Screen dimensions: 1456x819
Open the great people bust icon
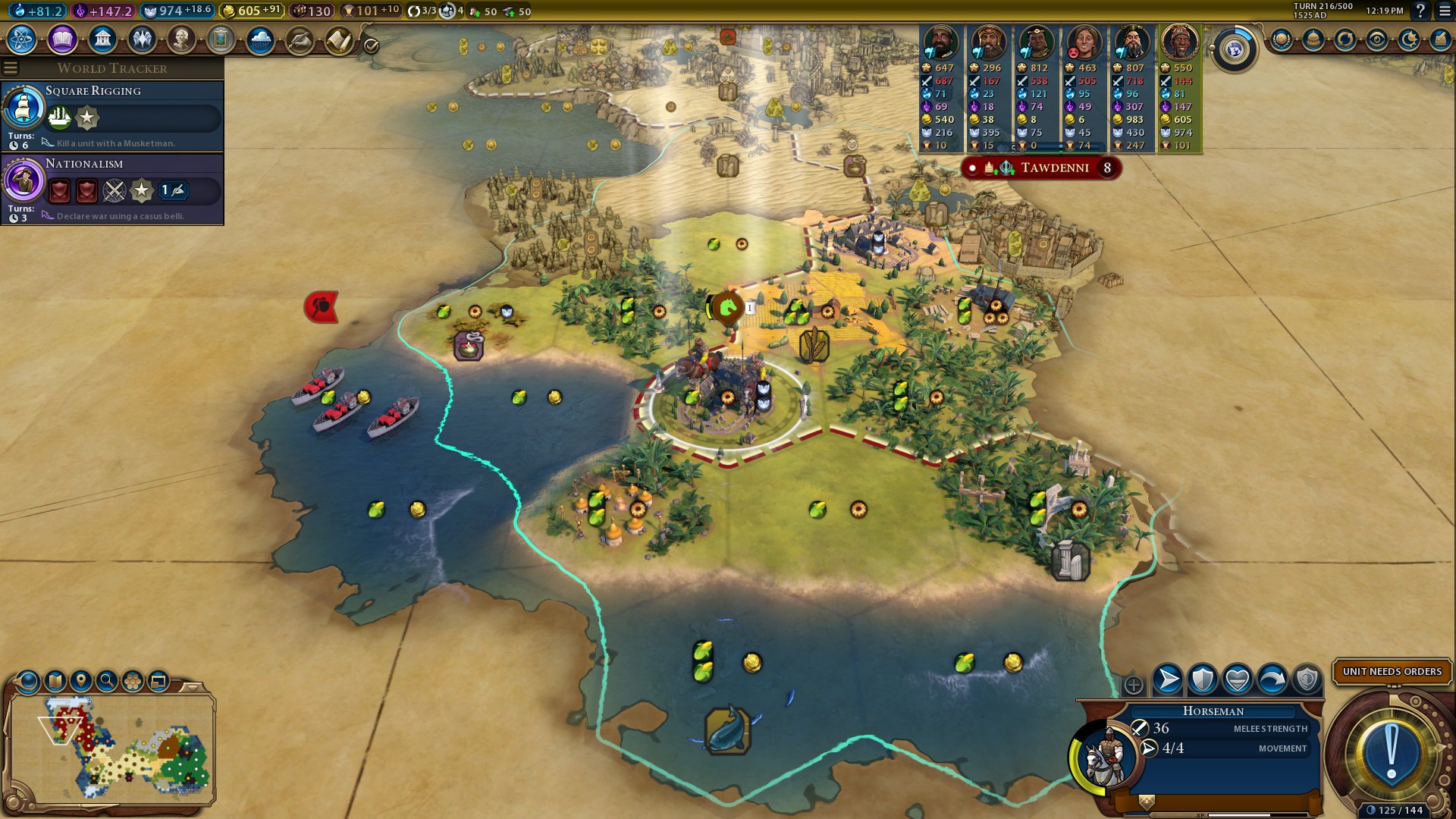(x=181, y=39)
